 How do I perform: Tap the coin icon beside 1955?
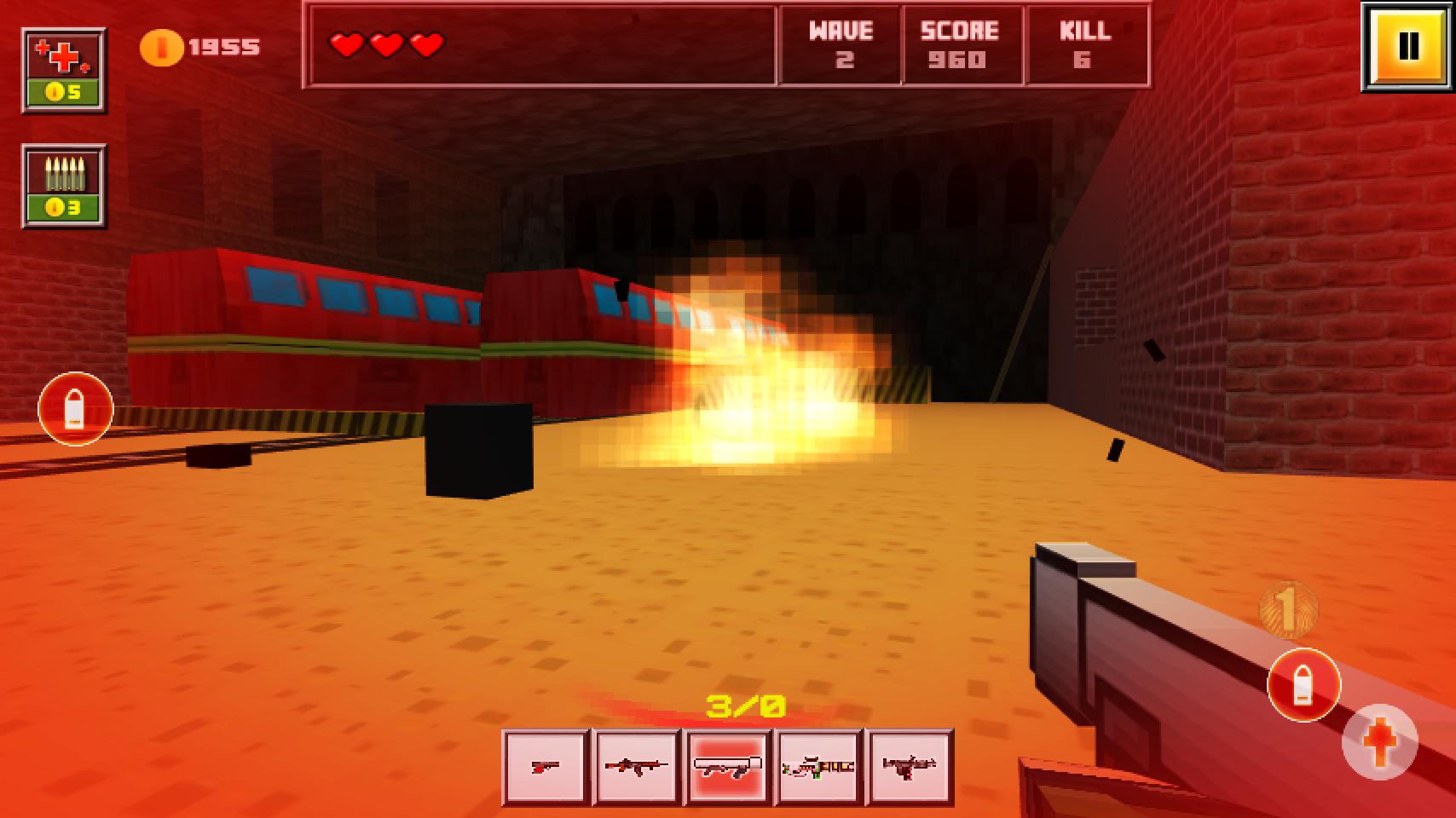point(161,45)
